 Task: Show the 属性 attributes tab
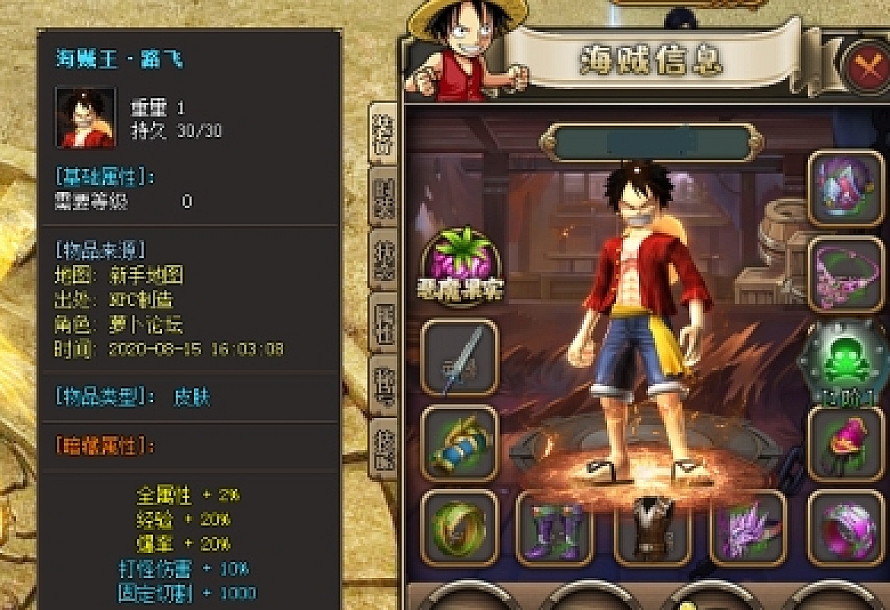pyautogui.click(x=383, y=323)
